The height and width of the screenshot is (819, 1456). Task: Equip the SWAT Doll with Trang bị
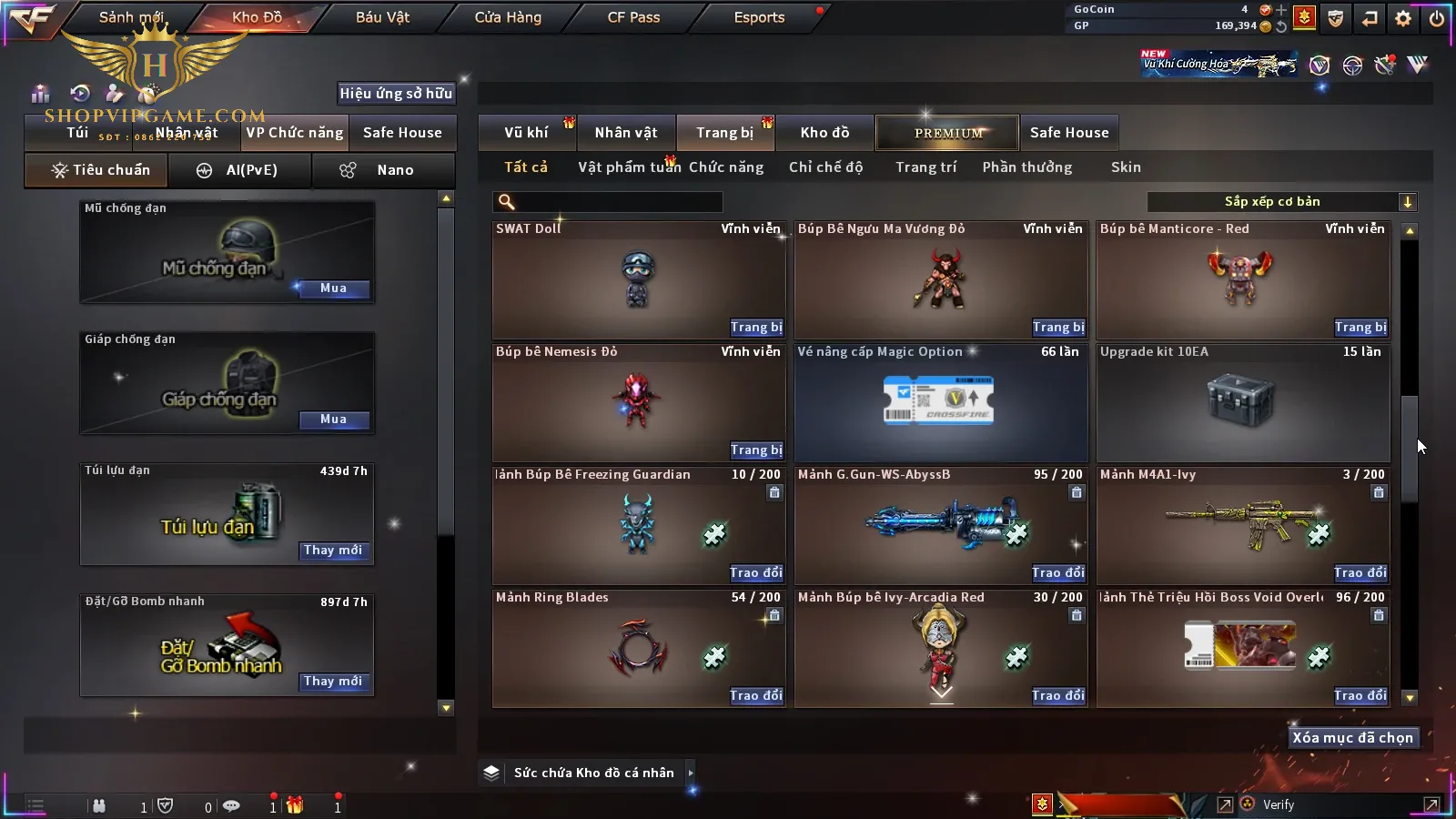click(755, 328)
